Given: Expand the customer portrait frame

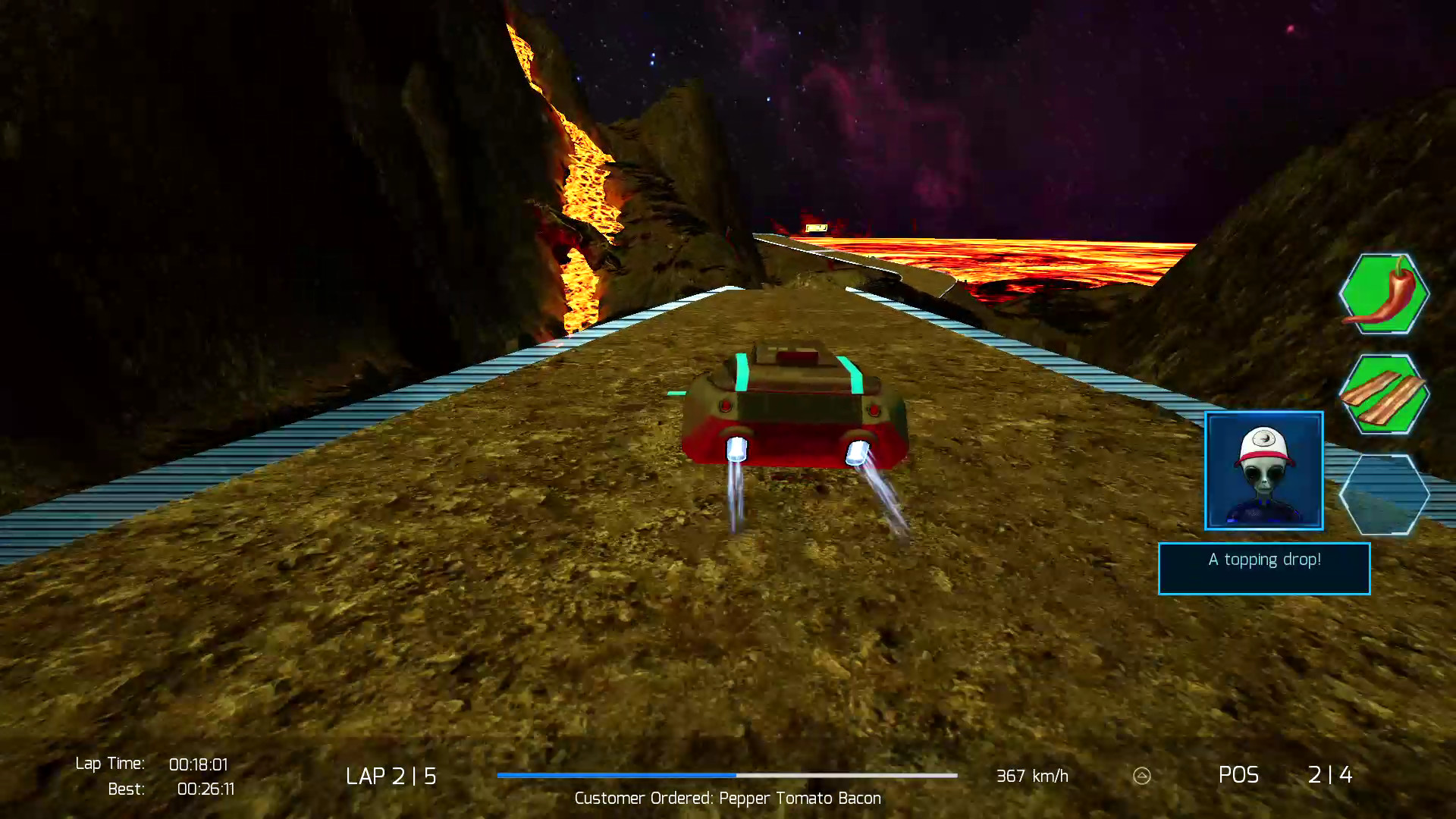Looking at the screenshot, I should click(x=1263, y=471).
